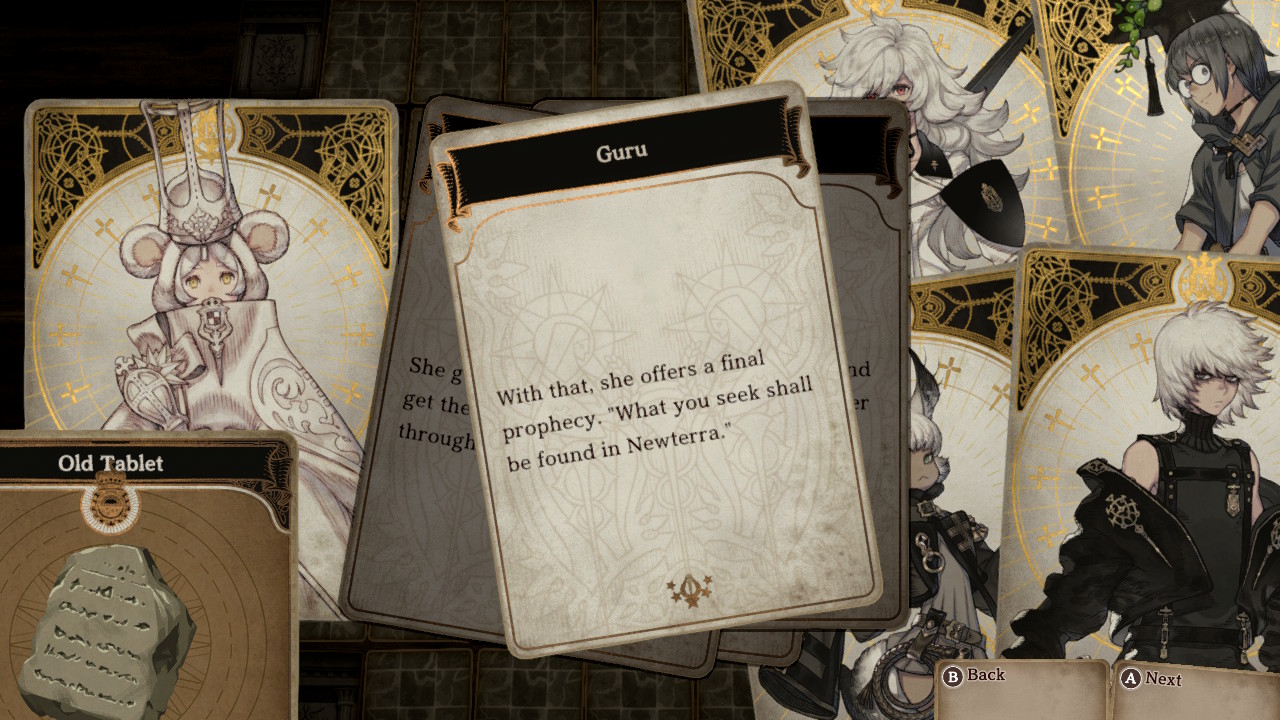Viewport: 1280px width, 720px height.
Task: Click the ornamental flourish icon below the Guru text
Action: (x=691, y=590)
